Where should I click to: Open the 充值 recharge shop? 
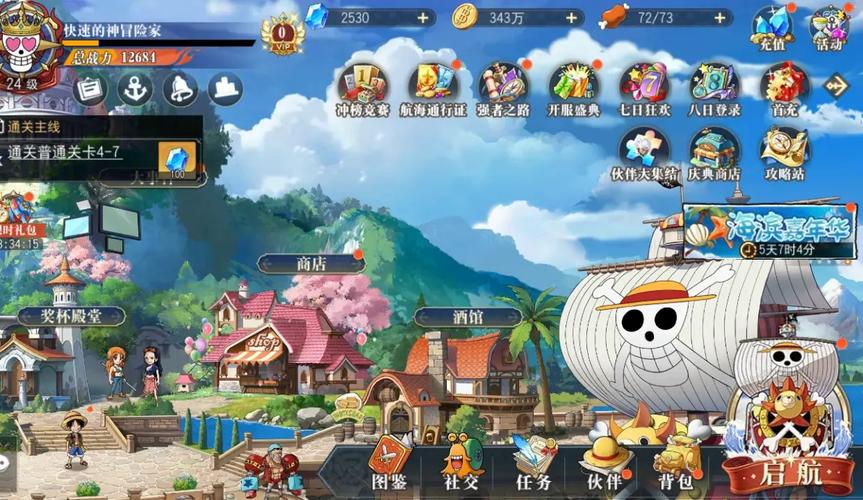771,26
